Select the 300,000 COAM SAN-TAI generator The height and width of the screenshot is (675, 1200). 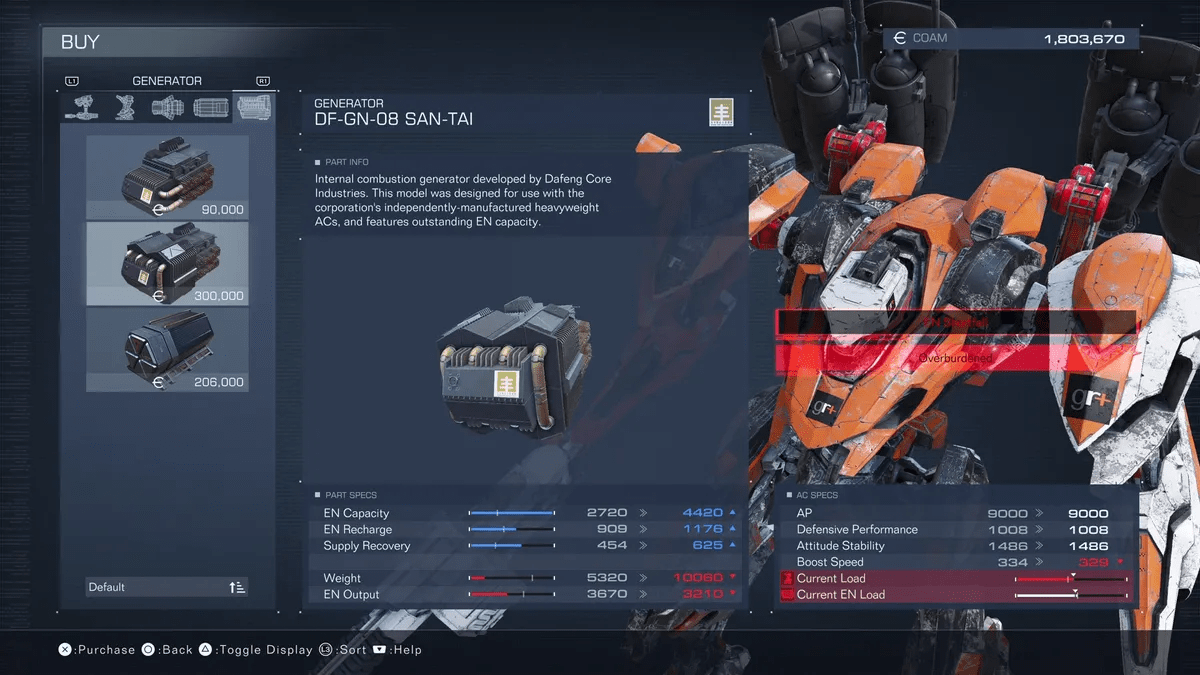[x=167, y=264]
